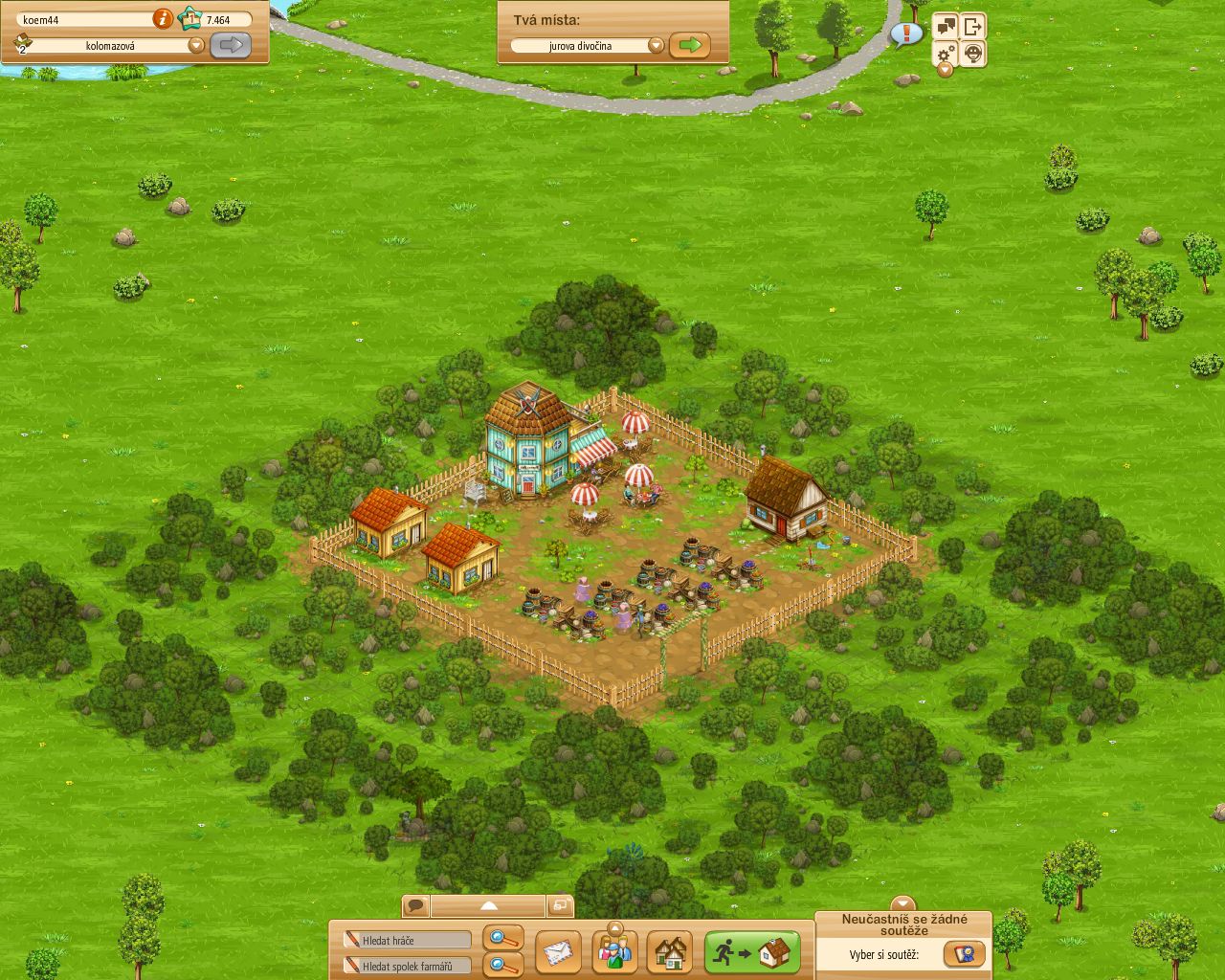Viewport: 1225px width, 980px height.
Task: Open the friends list people icon
Action: (x=615, y=953)
